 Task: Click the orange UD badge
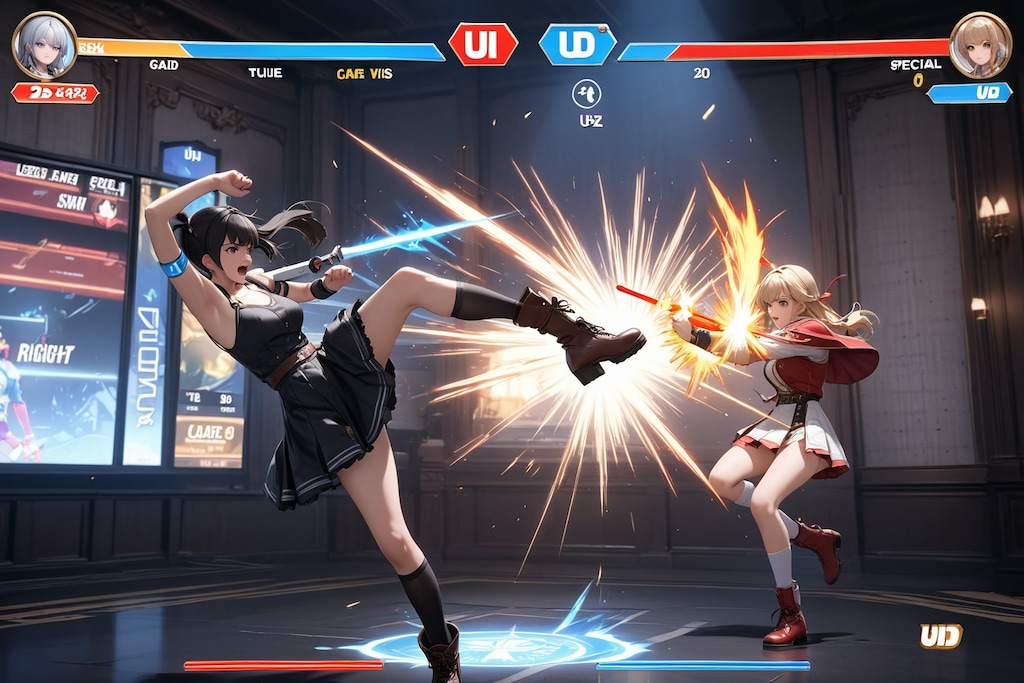pyautogui.click(x=940, y=636)
